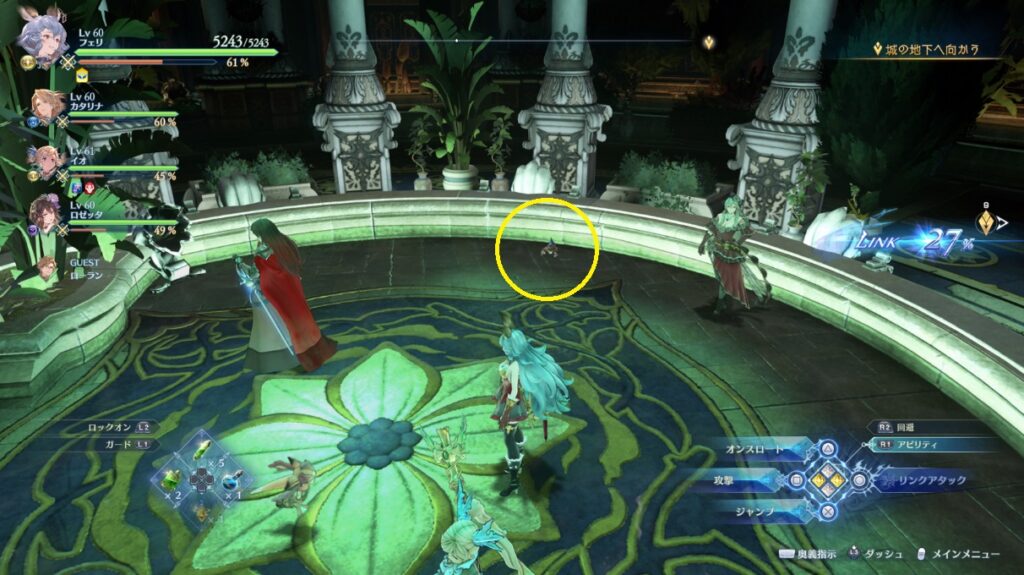Select guest Rolan's portrait
The height and width of the screenshot is (575, 1024).
46,268
